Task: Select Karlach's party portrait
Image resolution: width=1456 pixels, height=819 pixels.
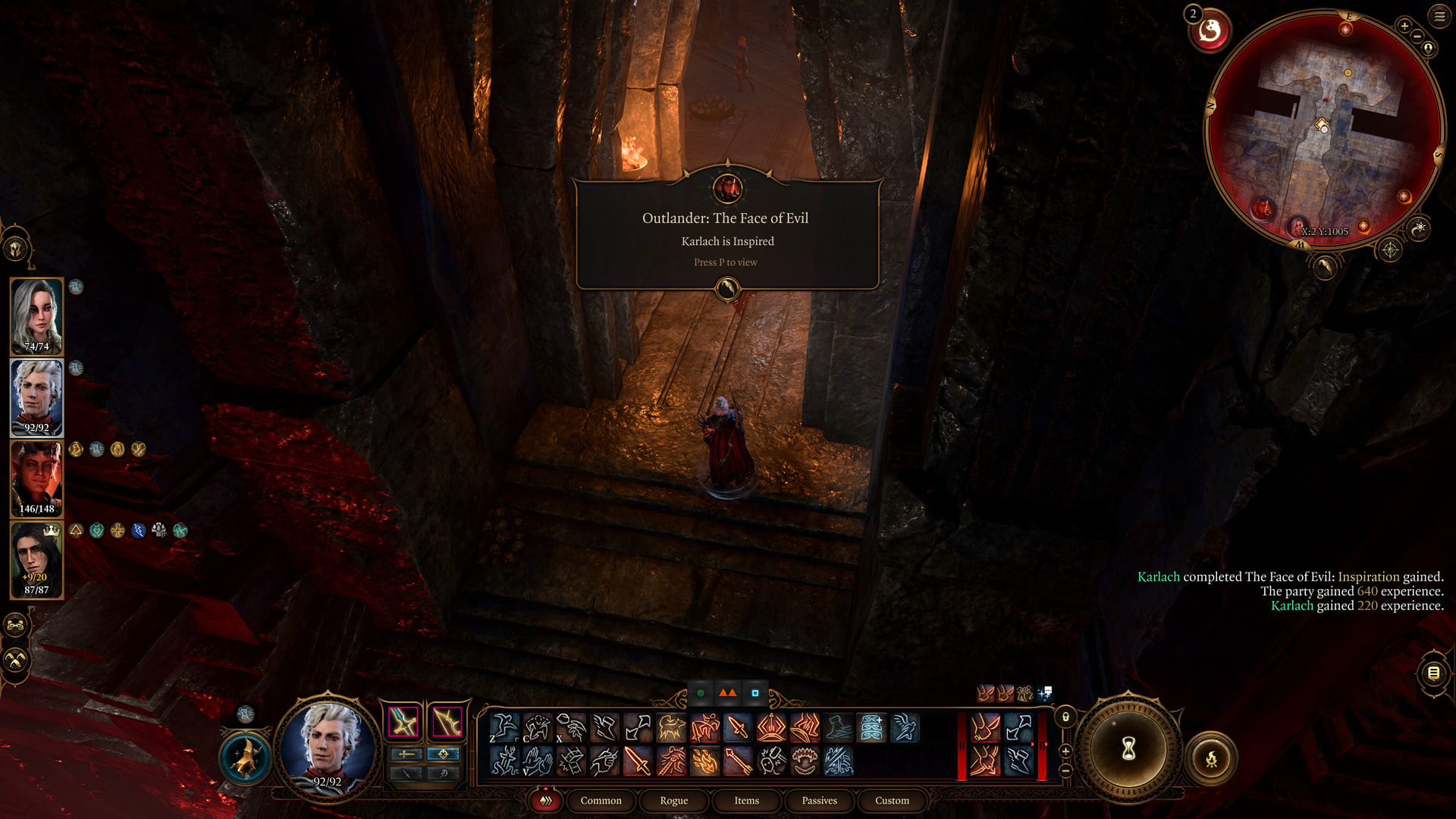Action: coord(36,479)
